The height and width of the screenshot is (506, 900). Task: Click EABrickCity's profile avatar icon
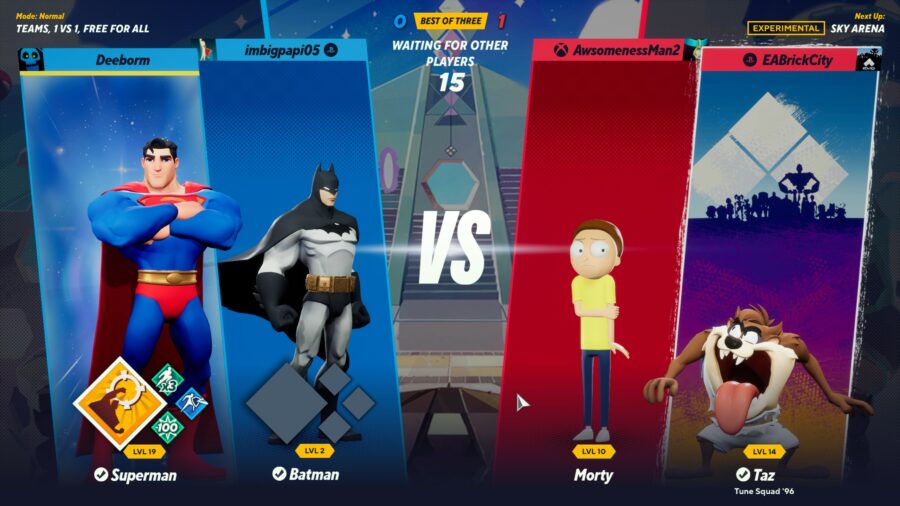[x=867, y=60]
